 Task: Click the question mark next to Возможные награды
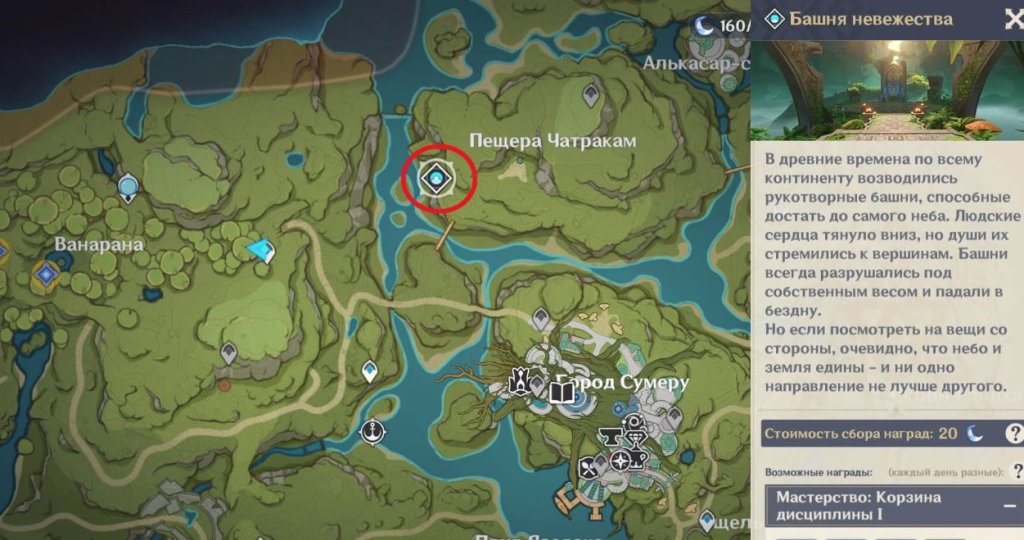click(x=1017, y=471)
